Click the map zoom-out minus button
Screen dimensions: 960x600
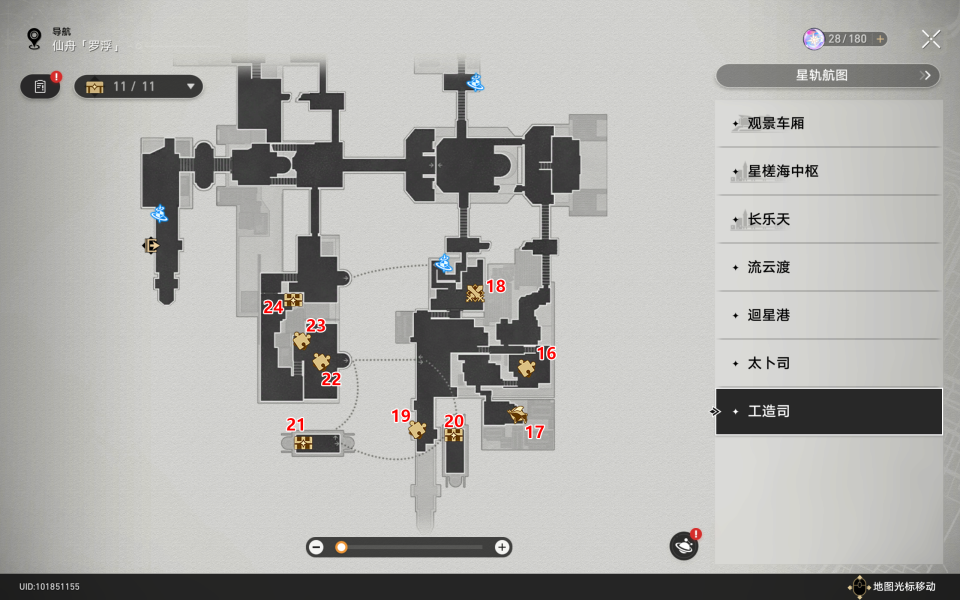tap(317, 547)
